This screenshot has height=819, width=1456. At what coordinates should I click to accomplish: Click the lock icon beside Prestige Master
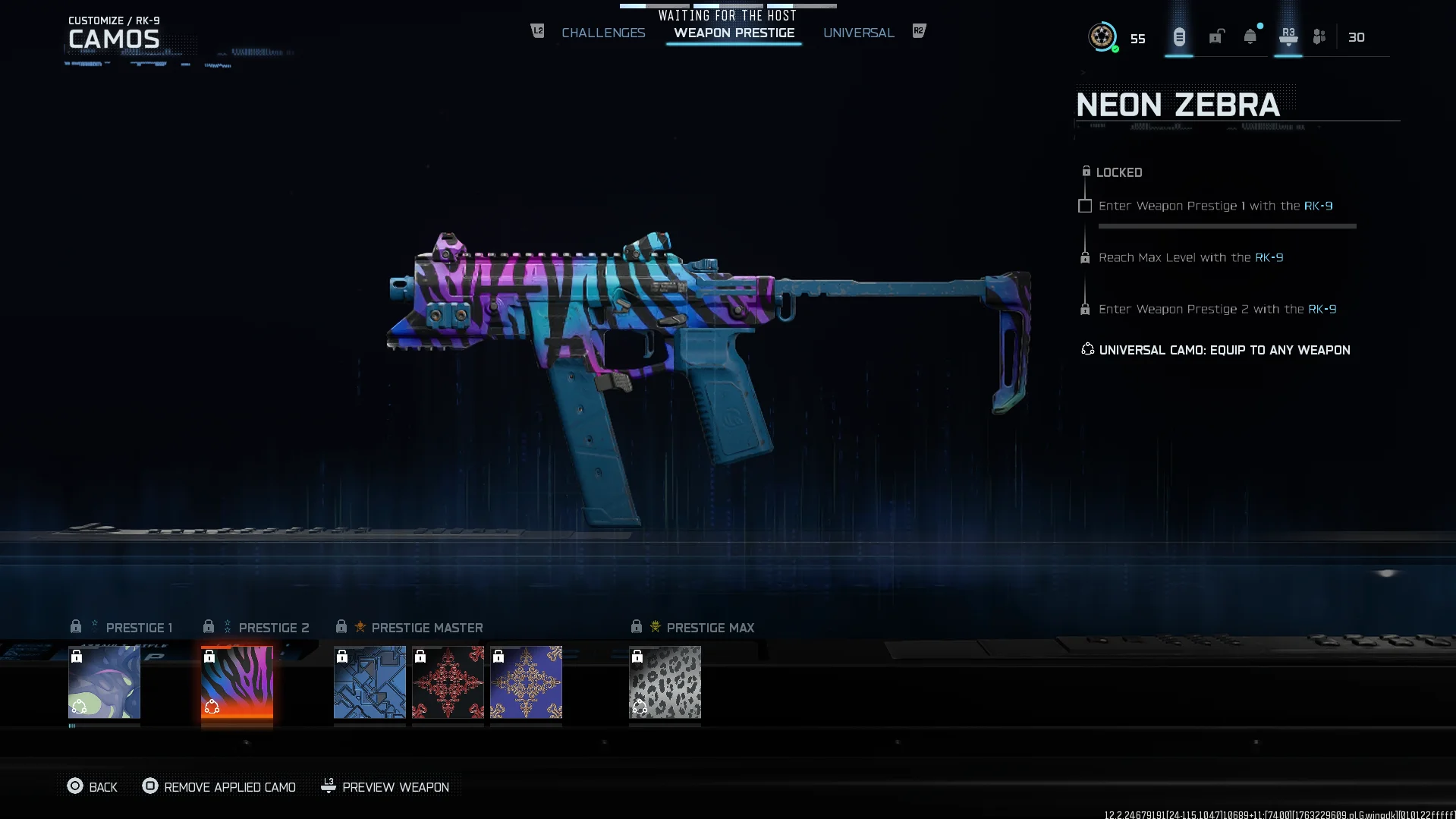click(341, 626)
